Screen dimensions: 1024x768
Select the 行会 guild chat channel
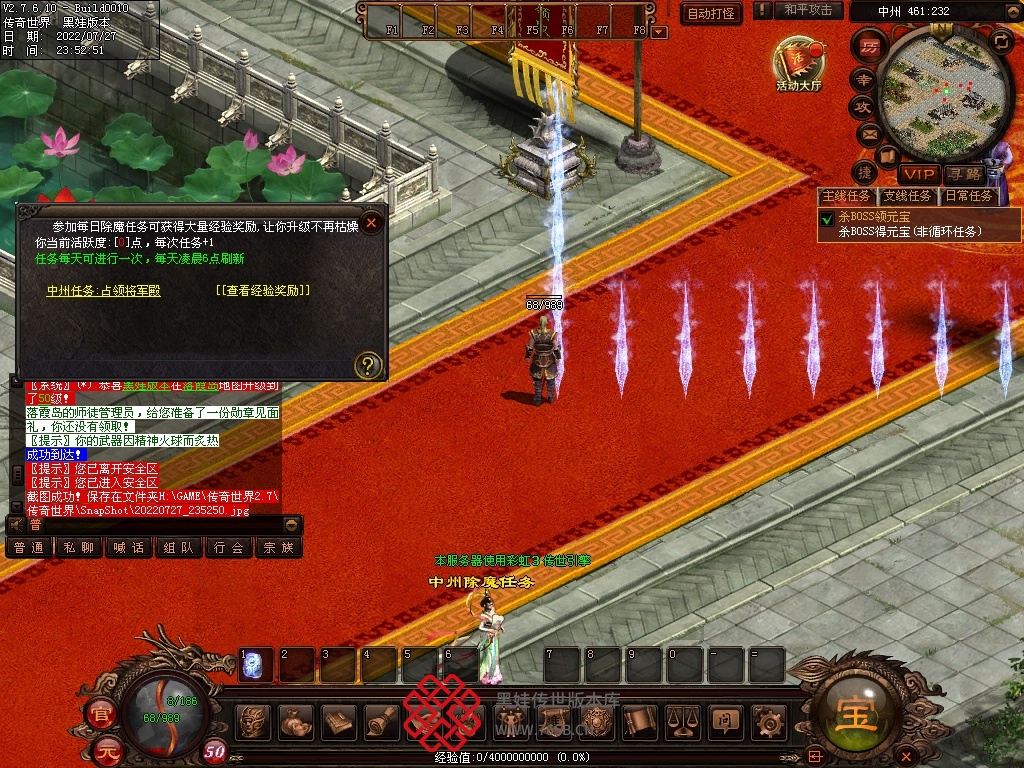[228, 547]
